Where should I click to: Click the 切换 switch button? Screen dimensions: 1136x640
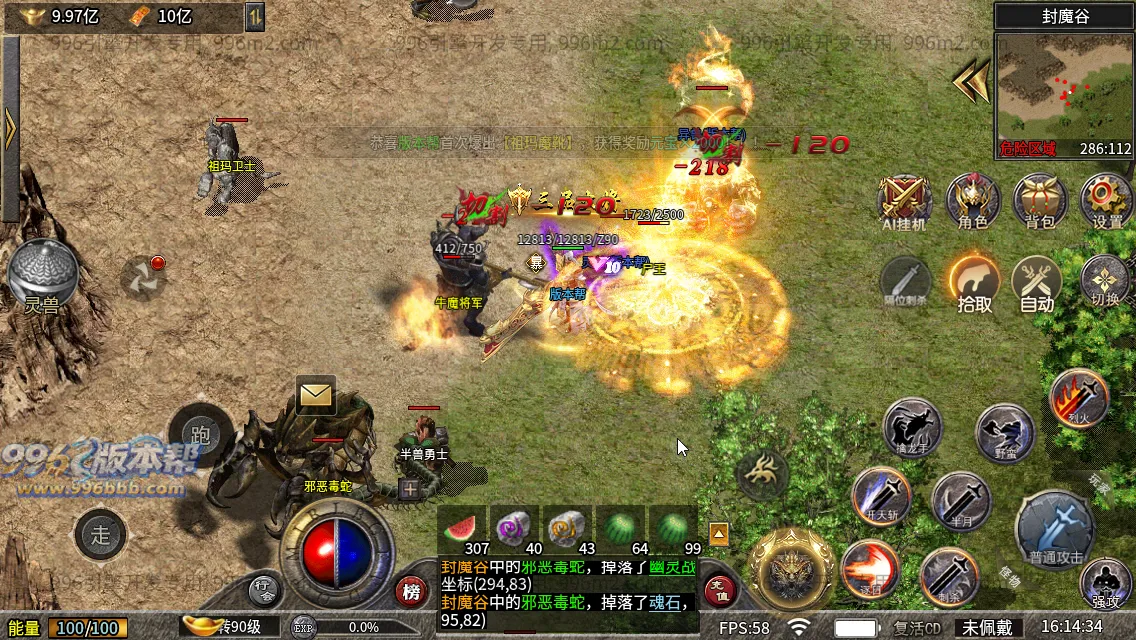[1105, 280]
